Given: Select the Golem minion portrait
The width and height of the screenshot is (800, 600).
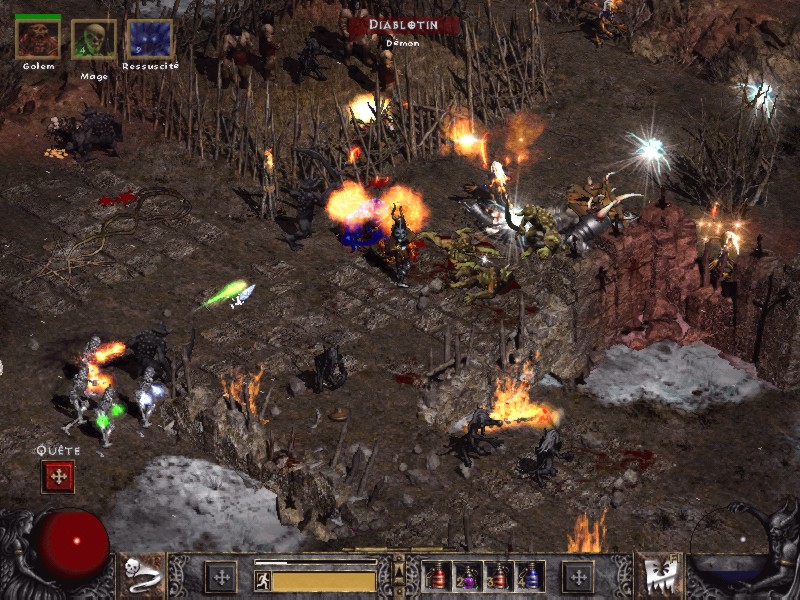Looking at the screenshot, I should (38, 39).
